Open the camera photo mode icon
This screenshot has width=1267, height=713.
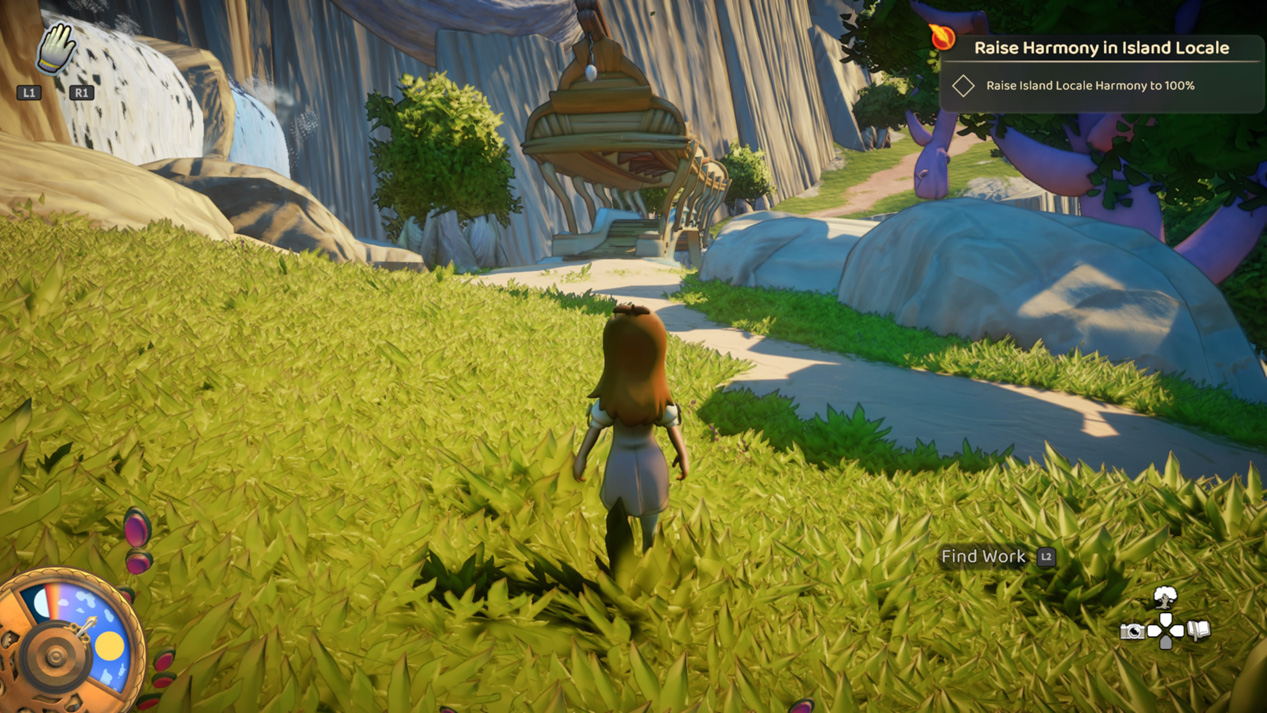[x=1132, y=631]
